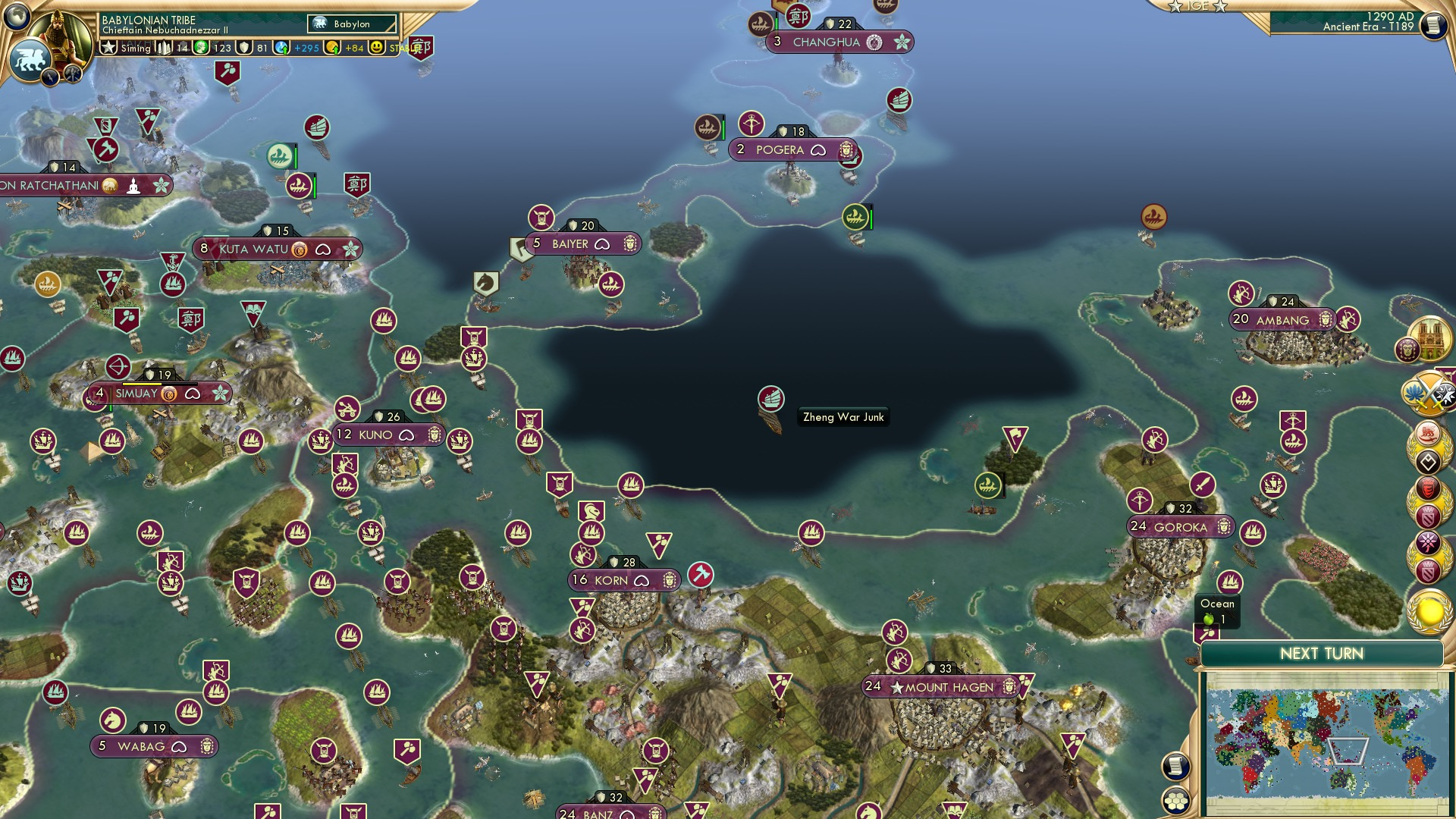Image resolution: width=1456 pixels, height=819 pixels.
Task: Open the notifications scroll icon near the era display
Action: [x=1432, y=24]
